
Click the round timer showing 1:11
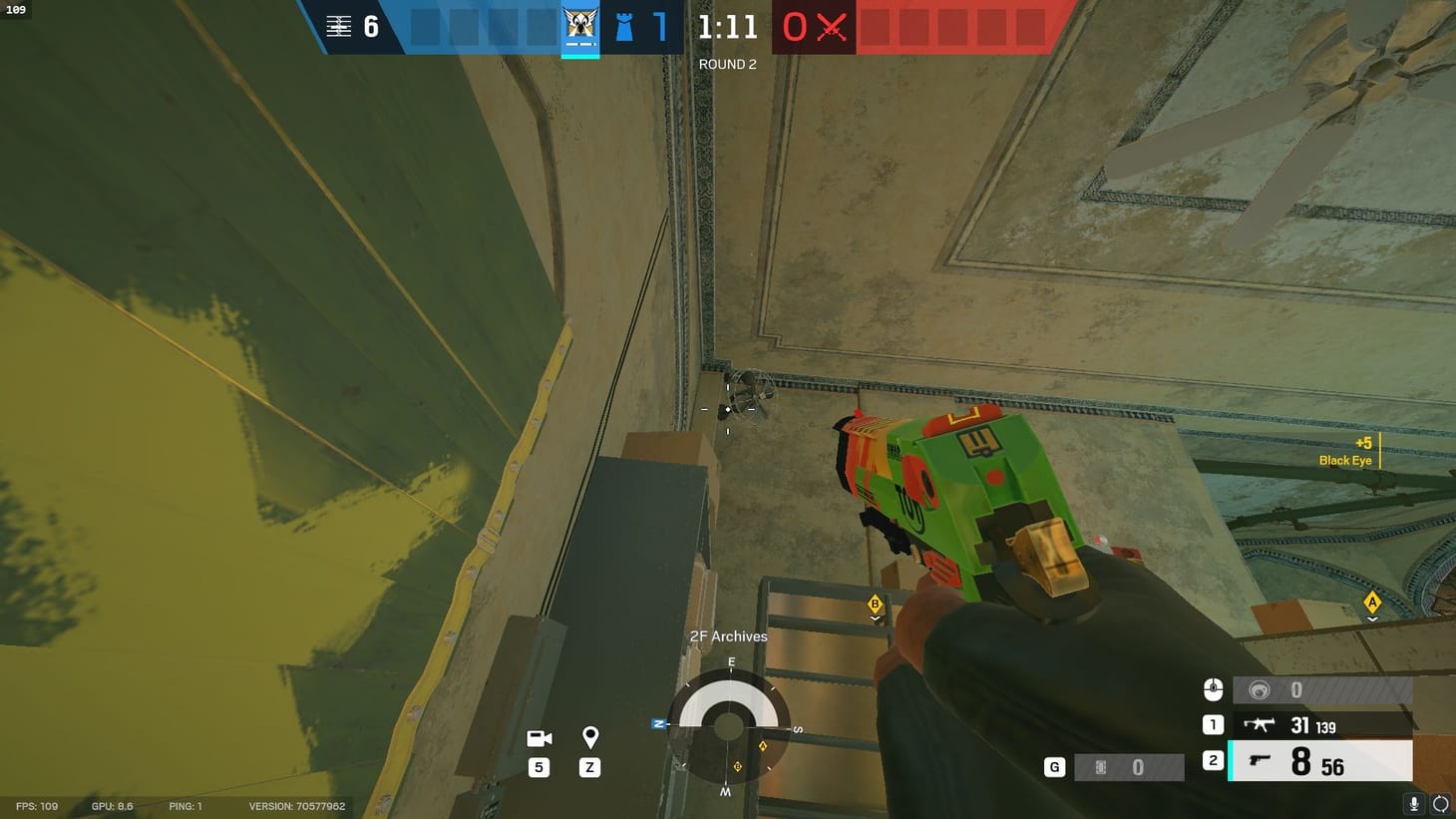click(x=727, y=27)
